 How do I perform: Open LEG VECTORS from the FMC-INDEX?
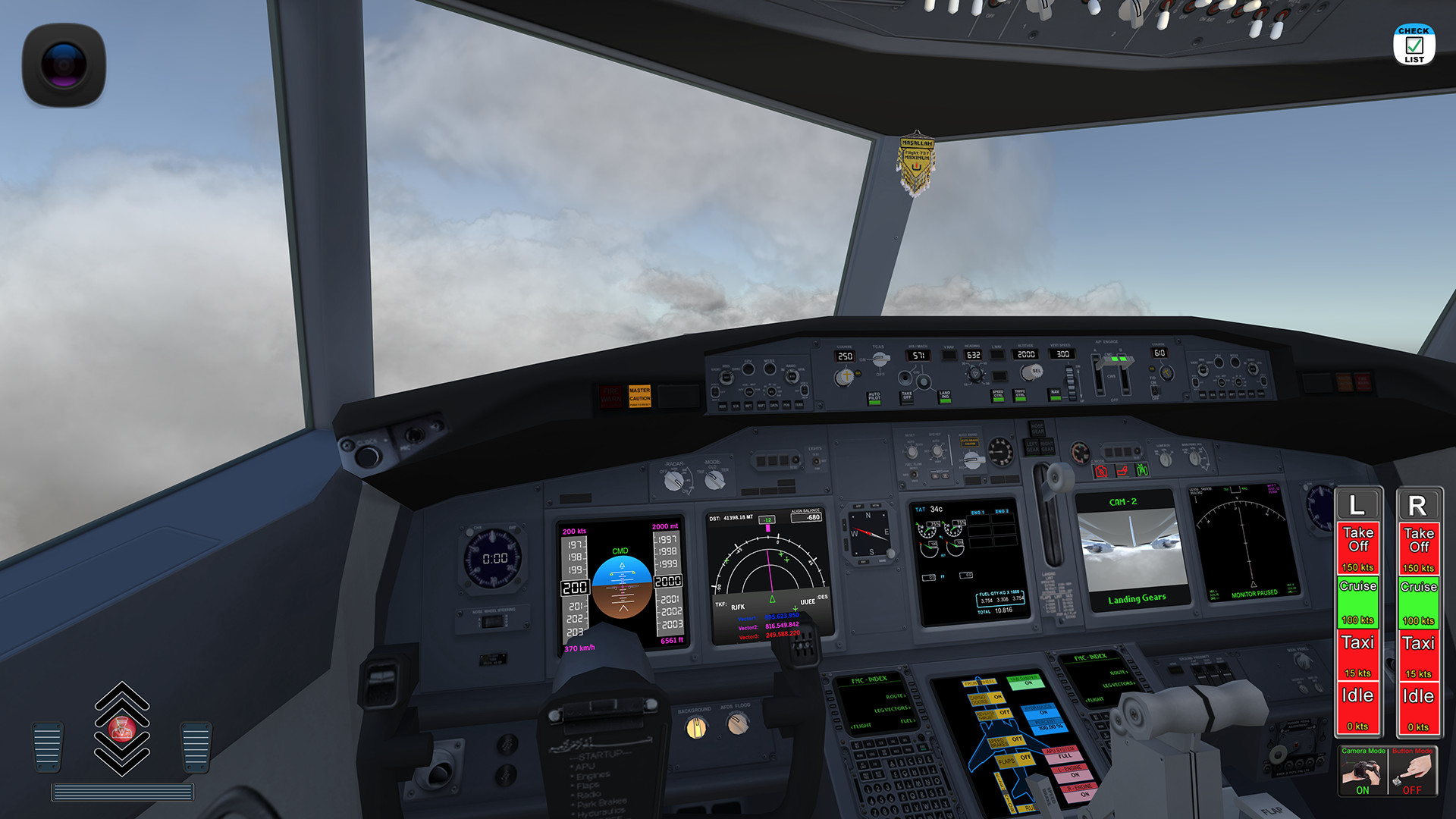(x=893, y=708)
